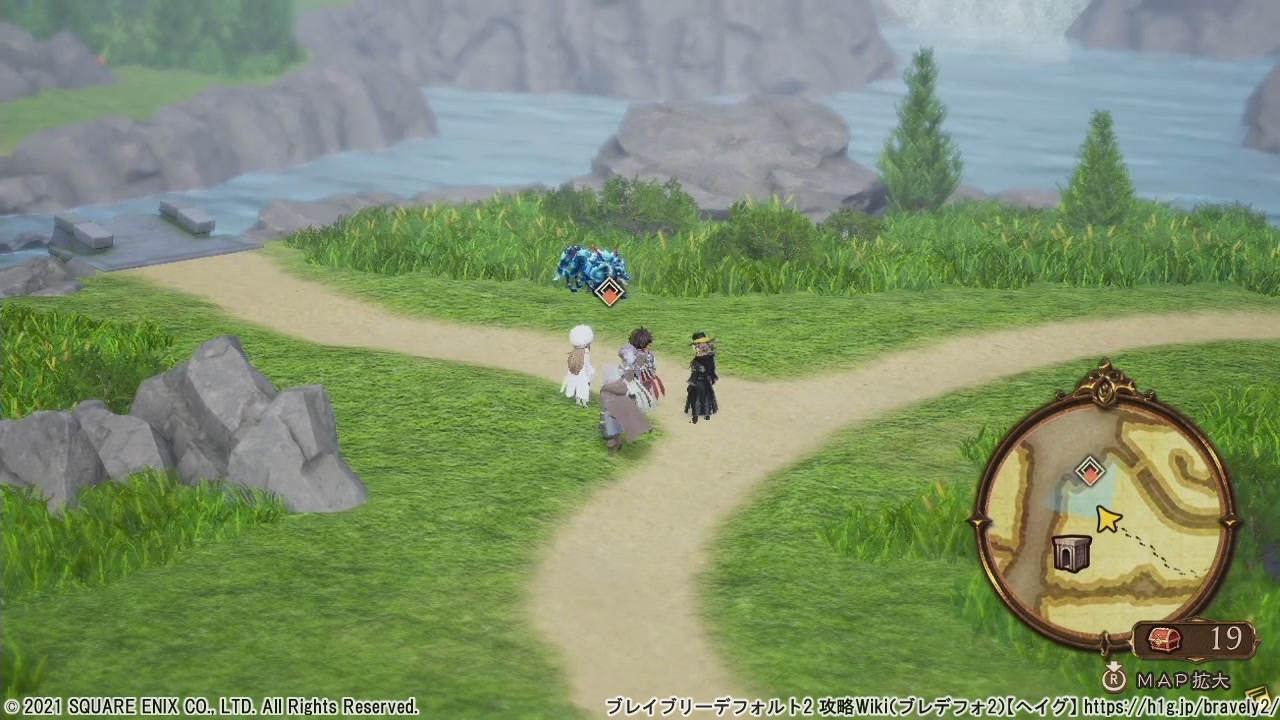The width and height of the screenshot is (1280, 720).
Task: Select the yellow player arrow on minimap
Action: point(1107,519)
